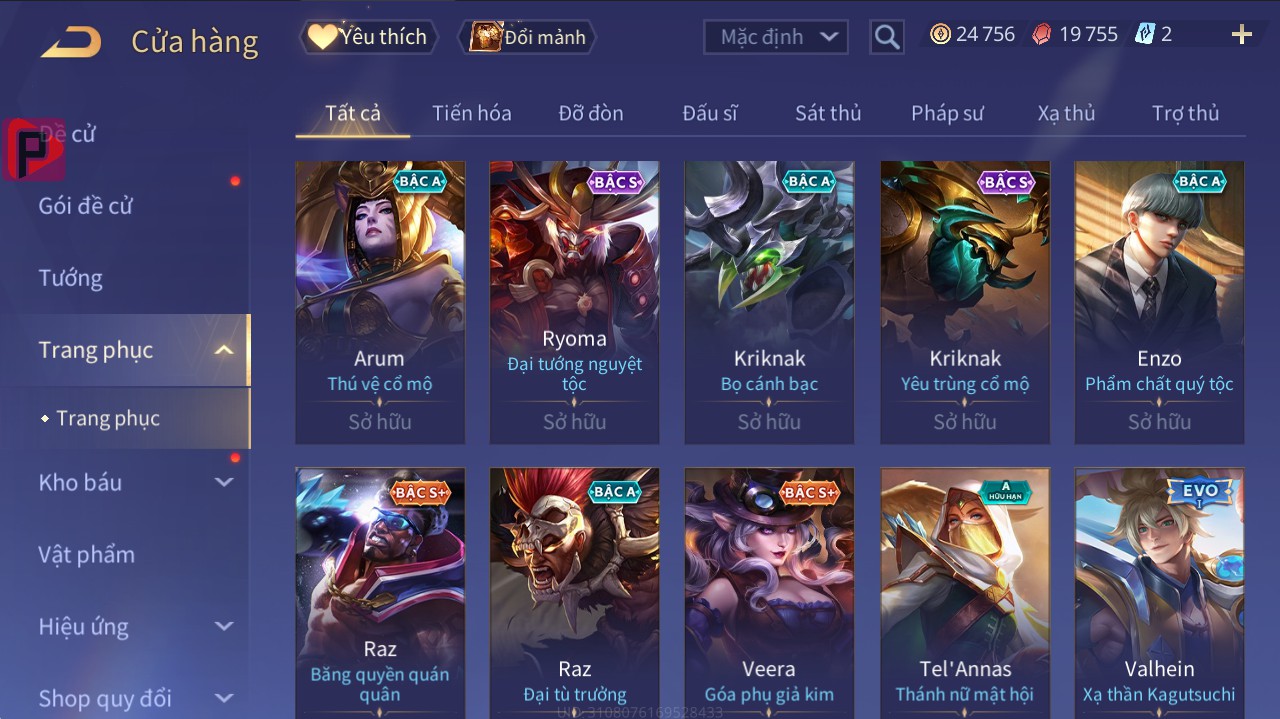Show the Đấu sĩ category

(710, 113)
